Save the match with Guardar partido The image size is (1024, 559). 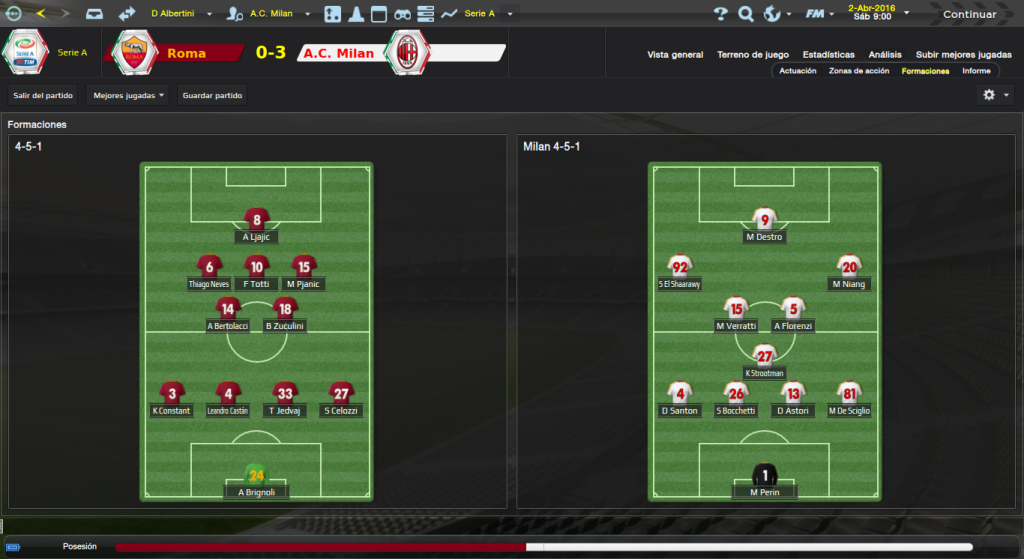coord(211,95)
